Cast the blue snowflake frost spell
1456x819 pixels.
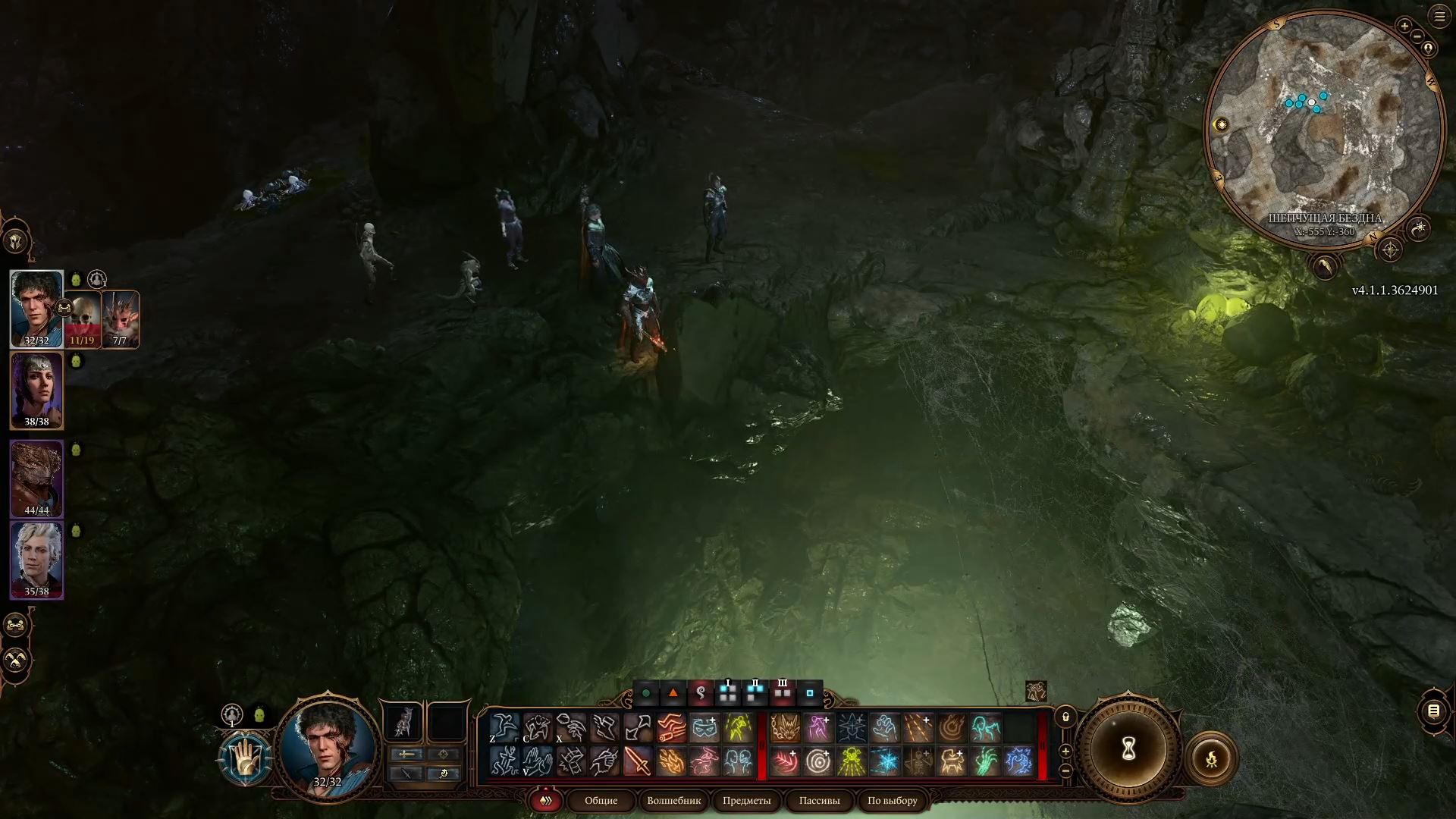884,761
